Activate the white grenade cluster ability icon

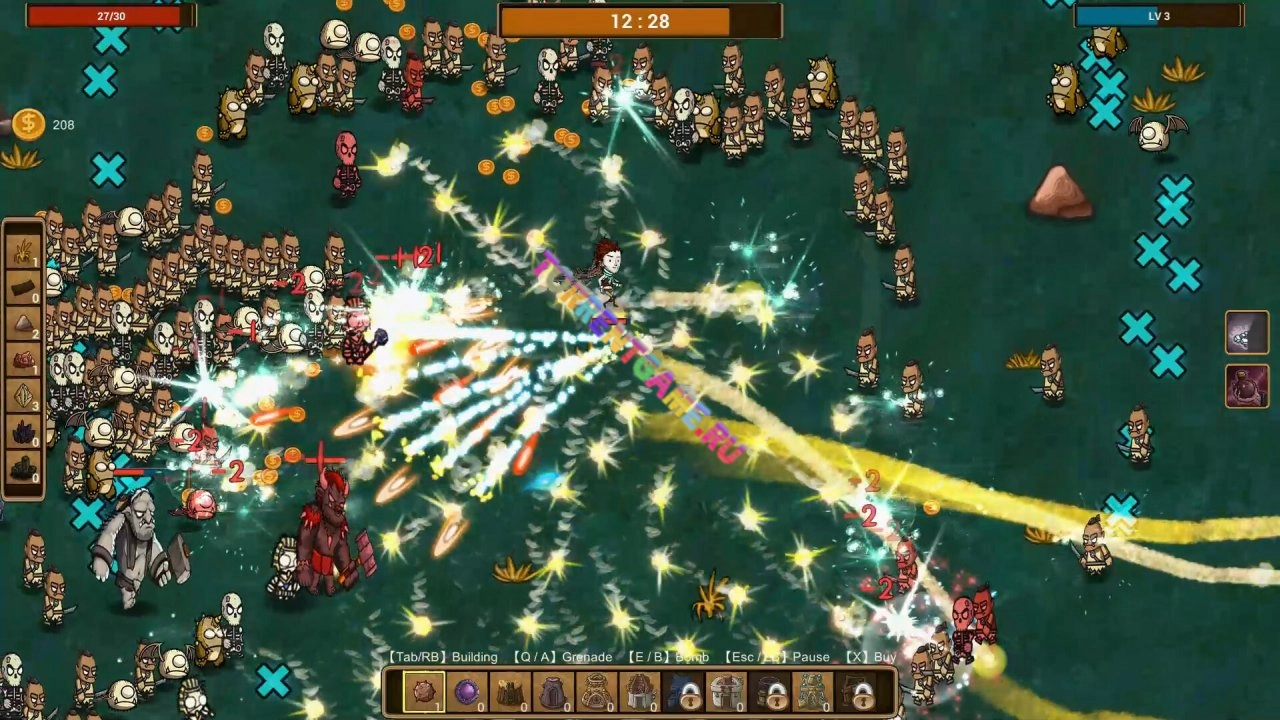coord(1247,333)
